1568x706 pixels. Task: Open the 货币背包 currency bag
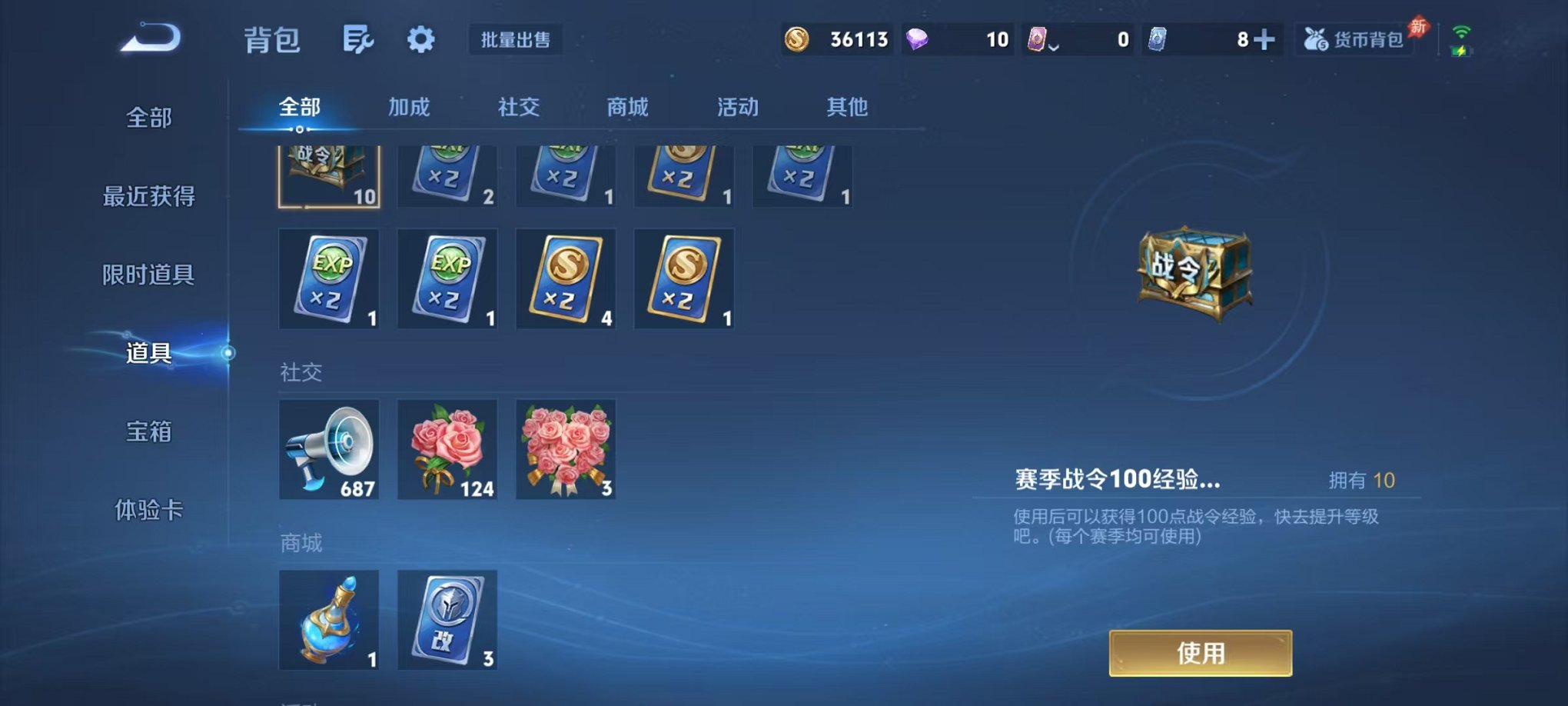click(1356, 38)
